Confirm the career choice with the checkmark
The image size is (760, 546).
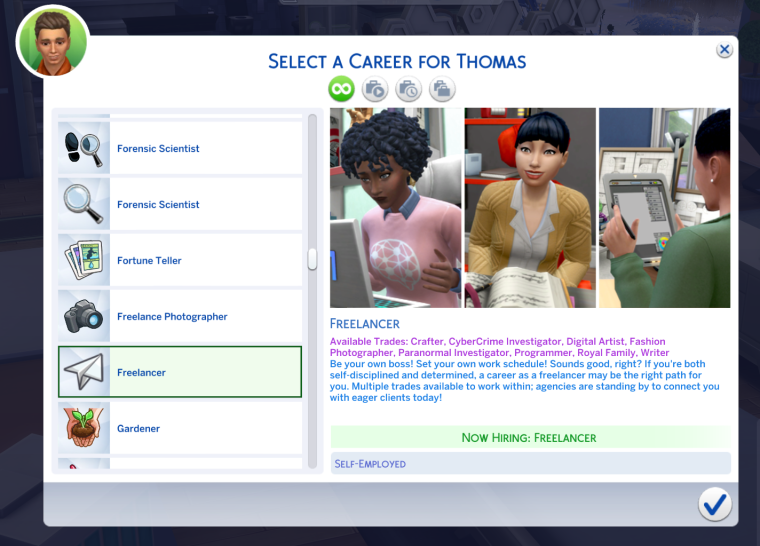(x=714, y=504)
